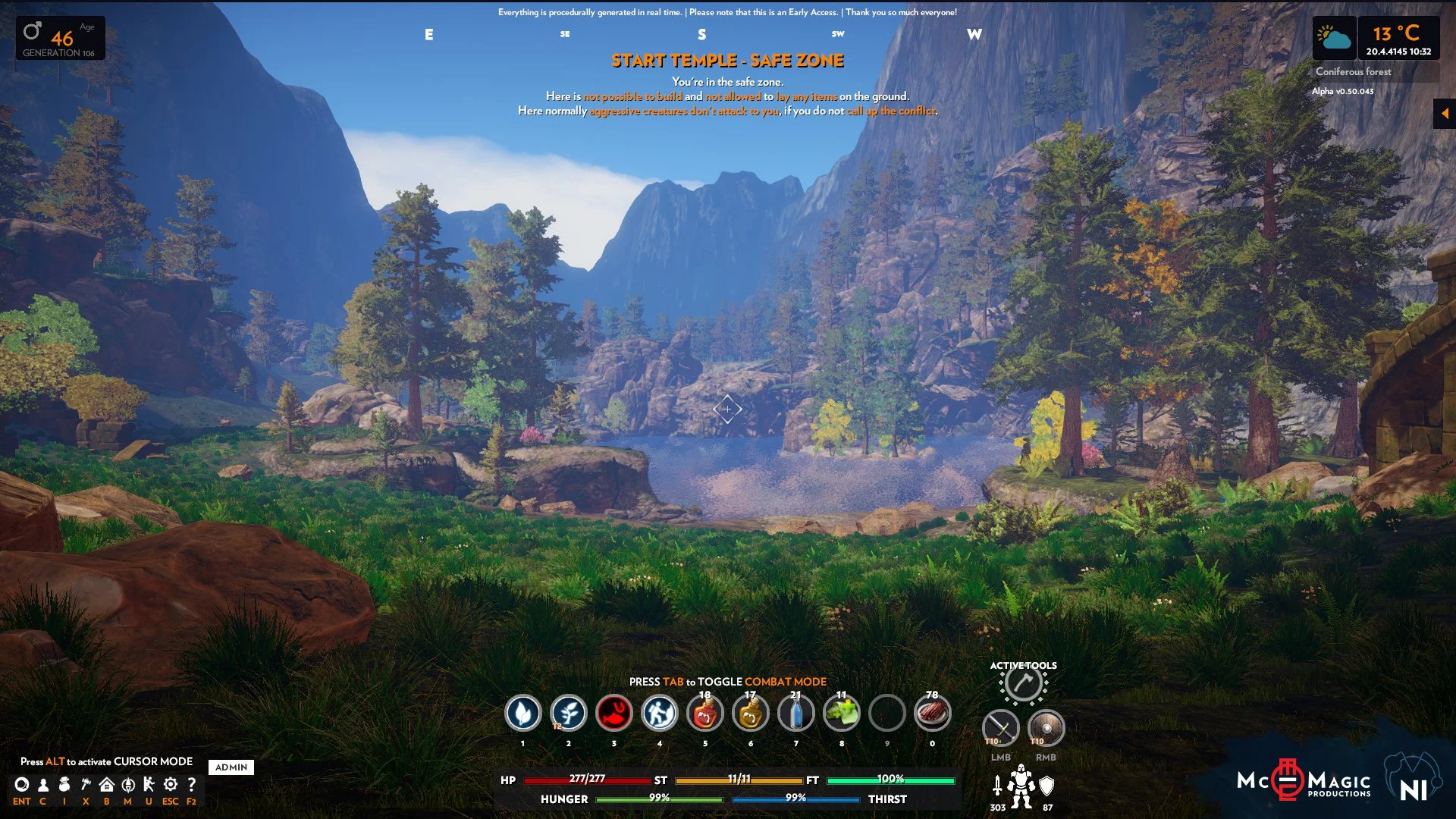Open the building house icon
This screenshot has height=819, width=1456.
pos(107,785)
